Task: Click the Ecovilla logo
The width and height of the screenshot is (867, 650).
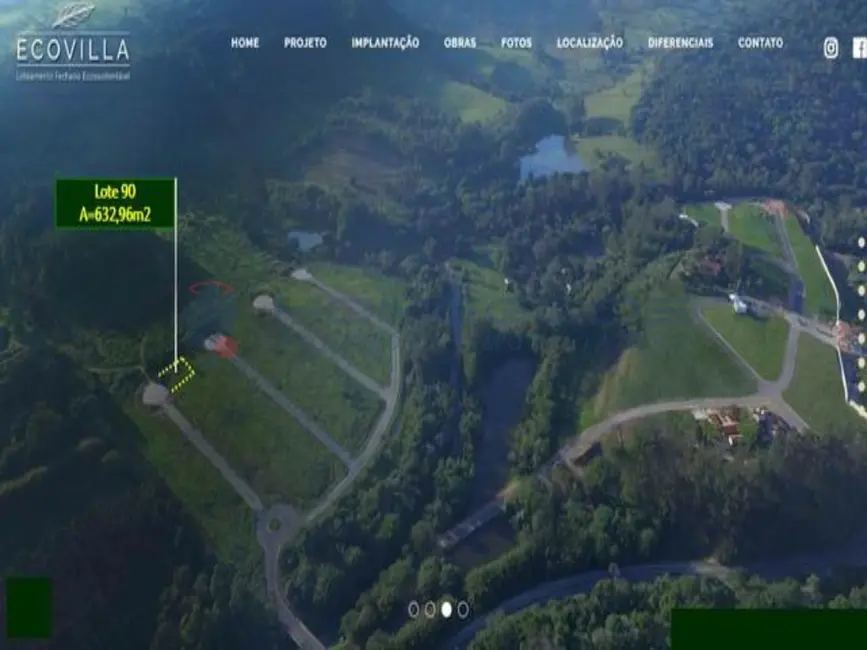Action: coord(73,42)
